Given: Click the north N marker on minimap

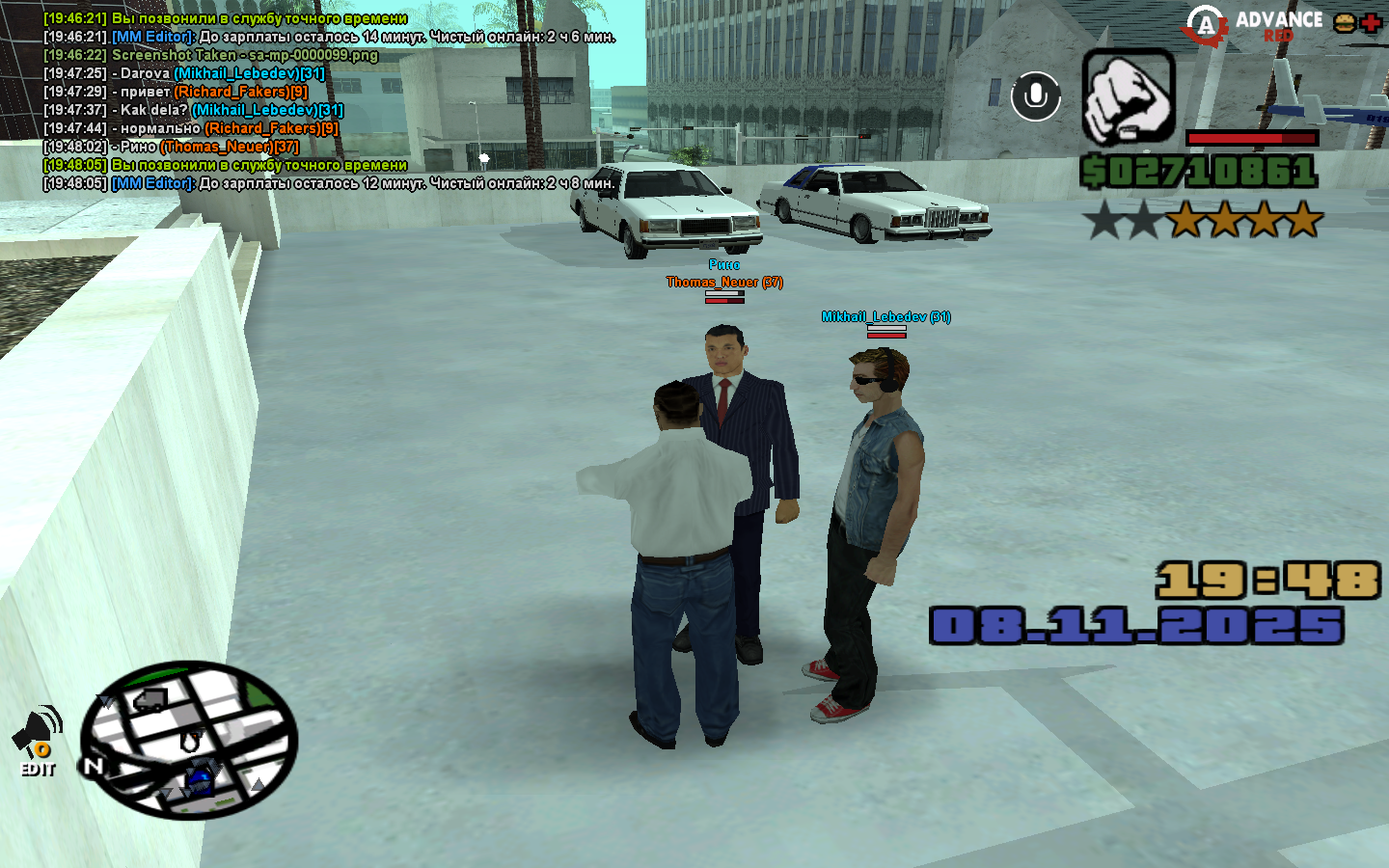Looking at the screenshot, I should (93, 767).
